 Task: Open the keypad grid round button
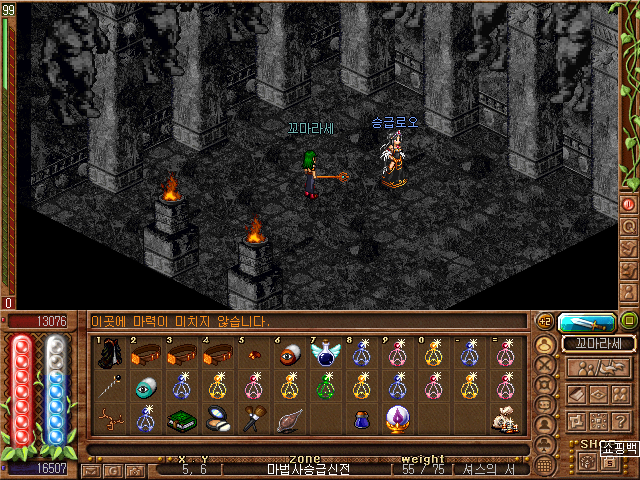click(x=545, y=466)
